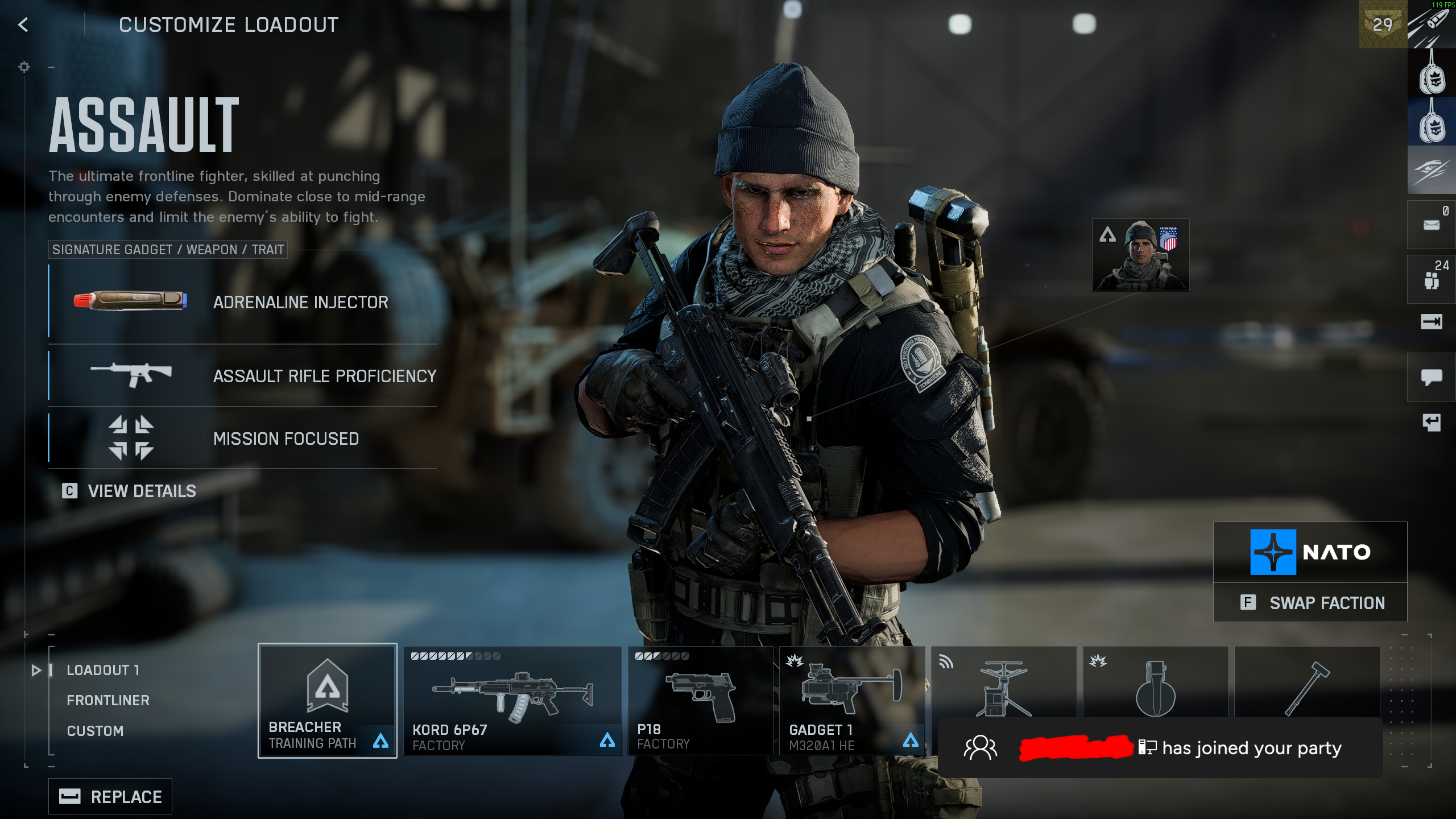Open the soldier appearance thumbnail

[1140, 255]
